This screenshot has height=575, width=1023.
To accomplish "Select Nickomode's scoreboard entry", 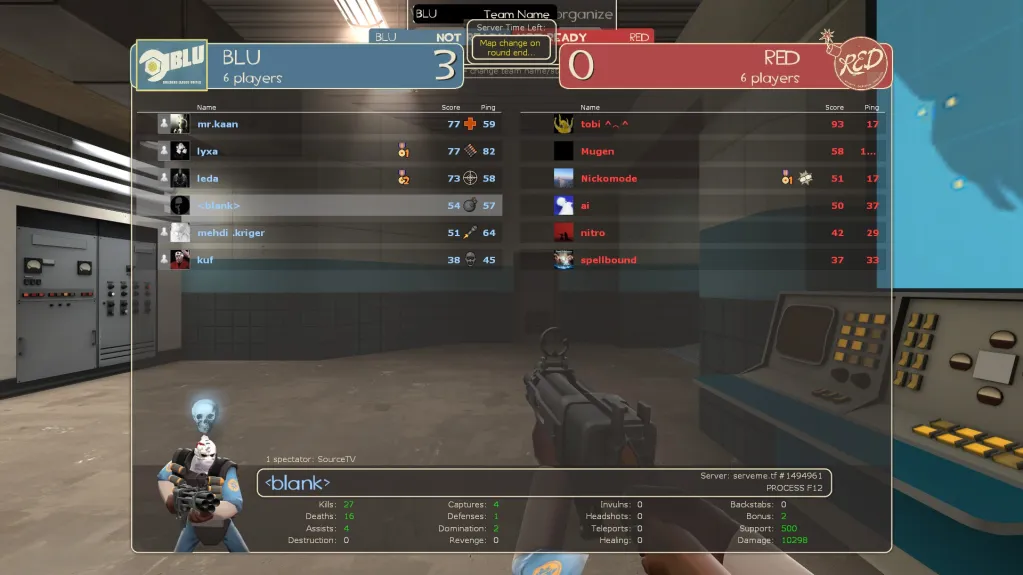I will click(700, 178).
